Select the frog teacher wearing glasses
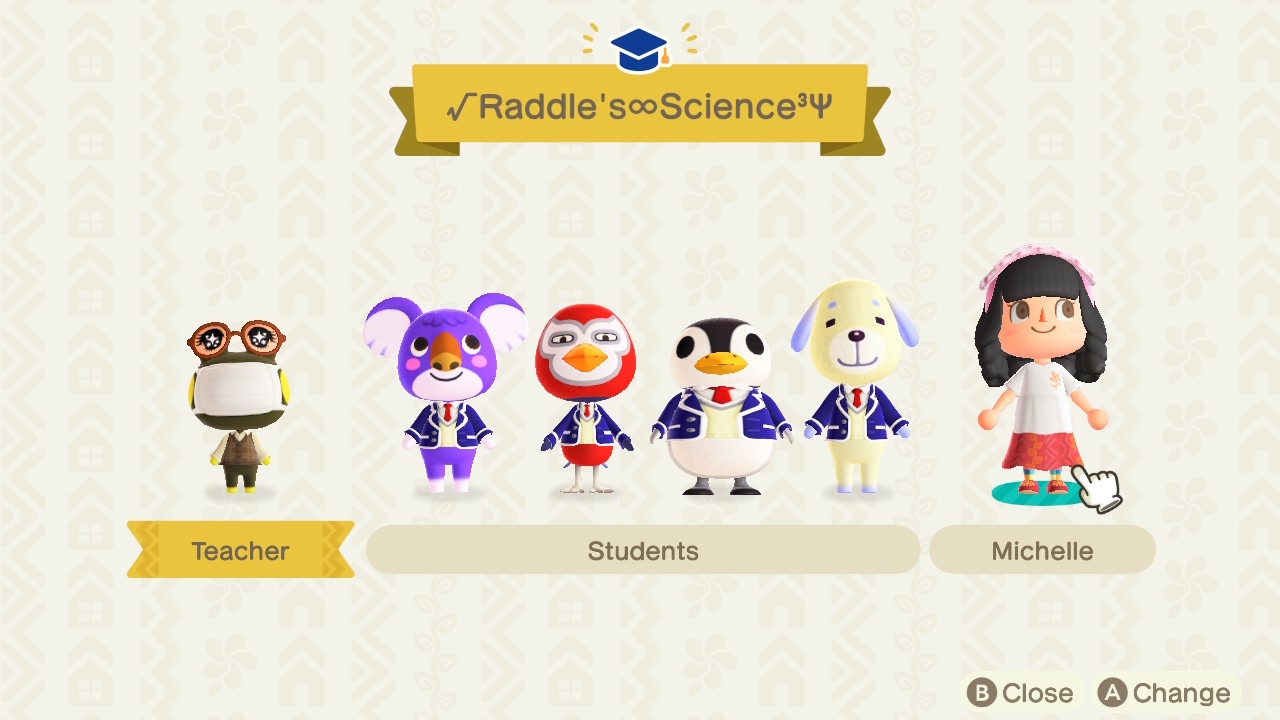 point(240,405)
